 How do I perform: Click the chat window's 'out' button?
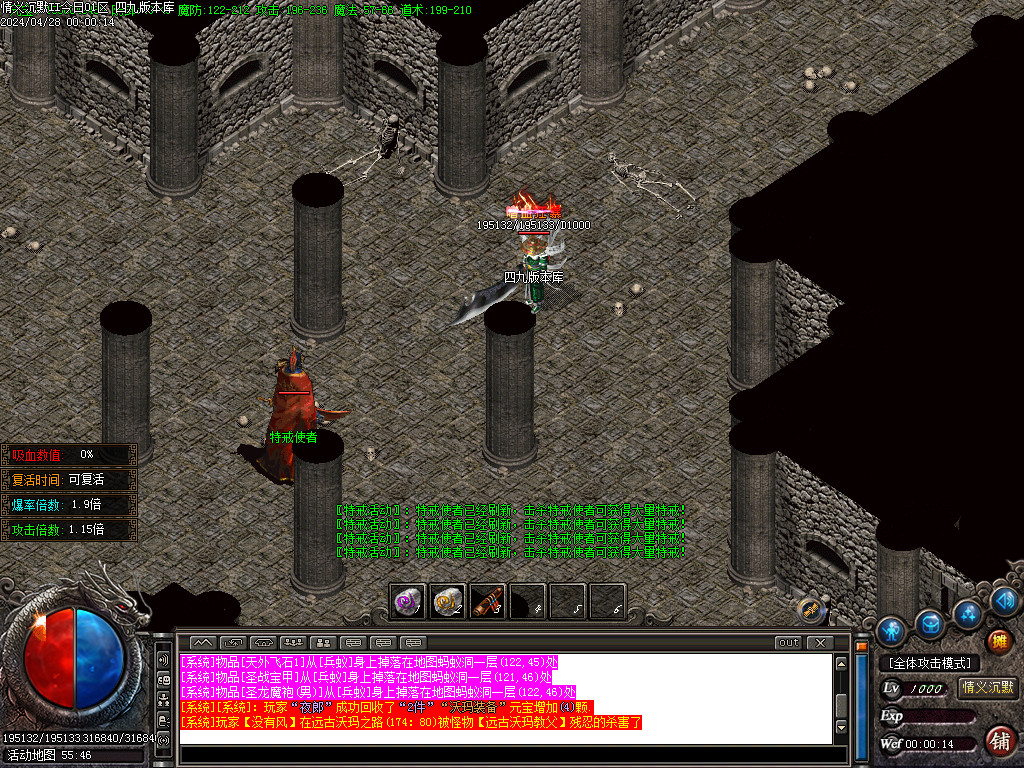click(x=789, y=642)
